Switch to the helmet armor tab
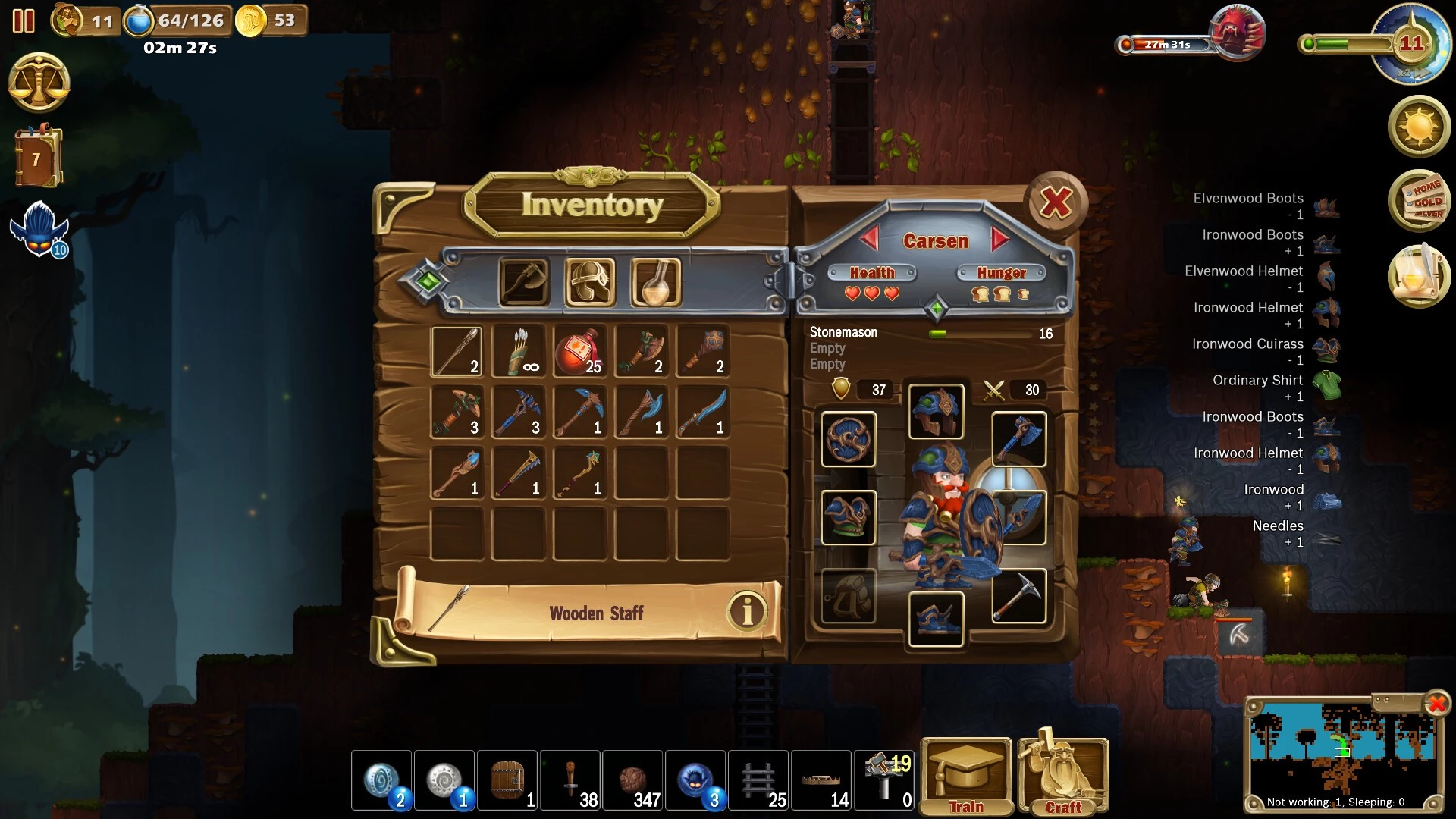The width and height of the screenshot is (1456, 819). [590, 282]
